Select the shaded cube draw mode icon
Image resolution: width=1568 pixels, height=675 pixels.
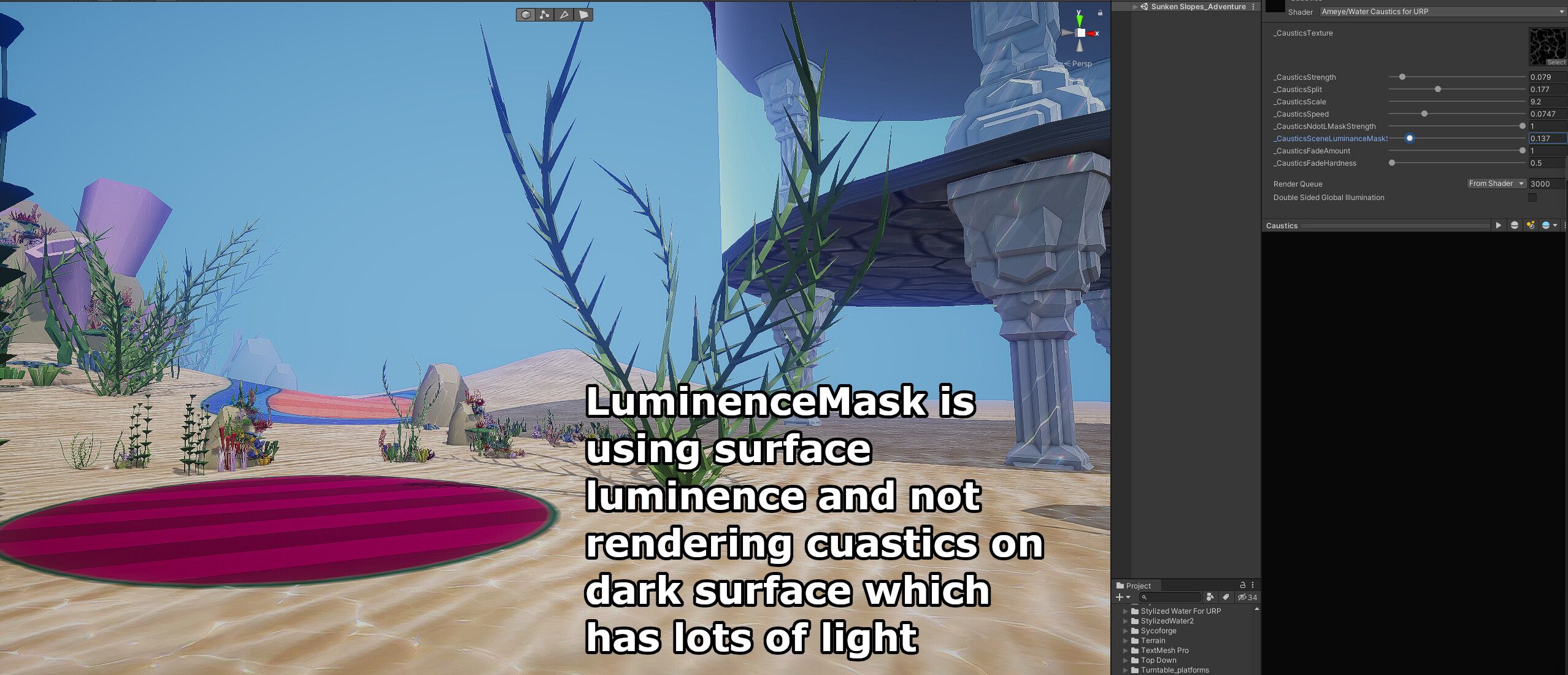point(526,14)
